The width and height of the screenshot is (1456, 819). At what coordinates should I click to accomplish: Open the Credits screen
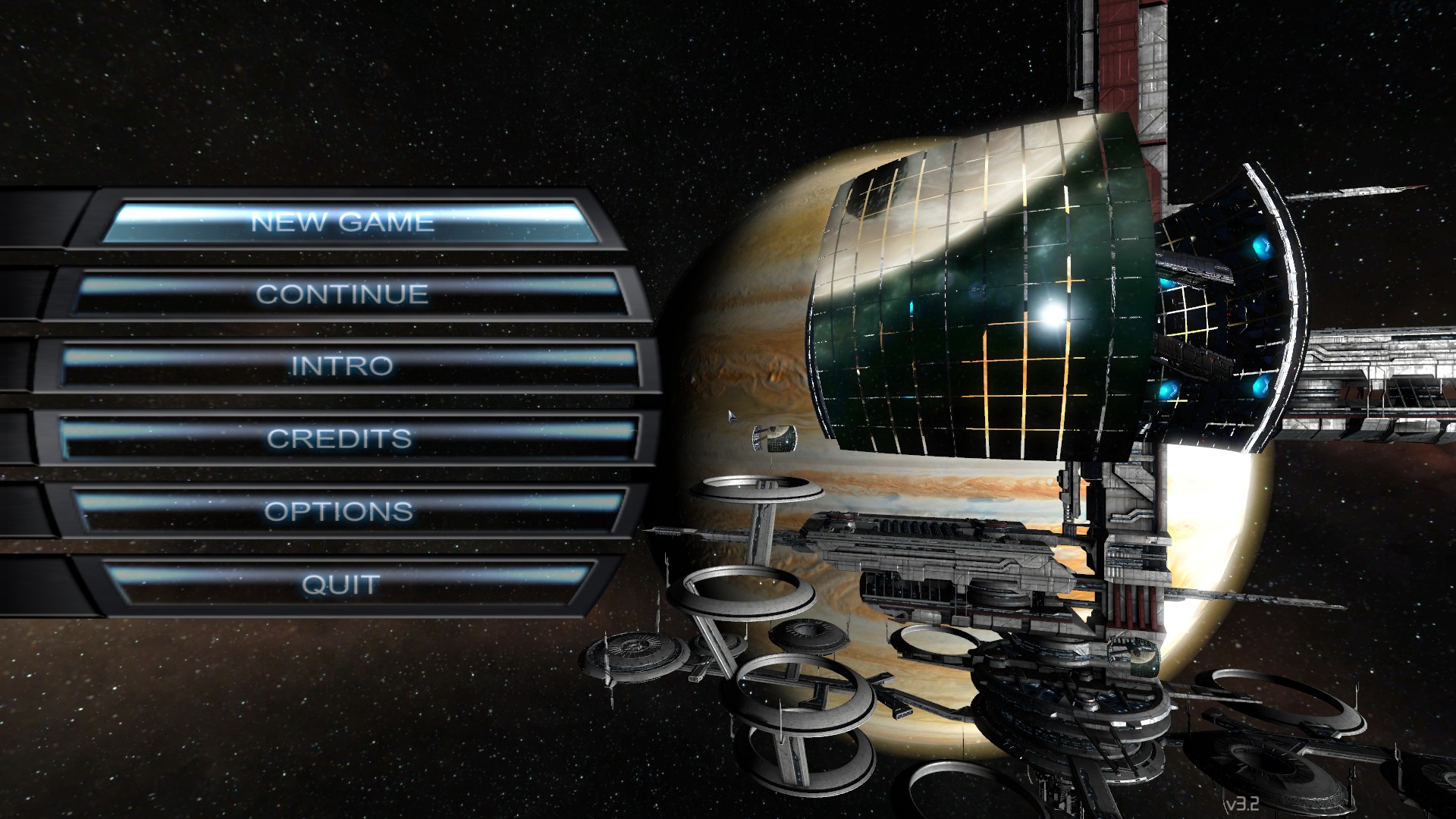coord(339,438)
